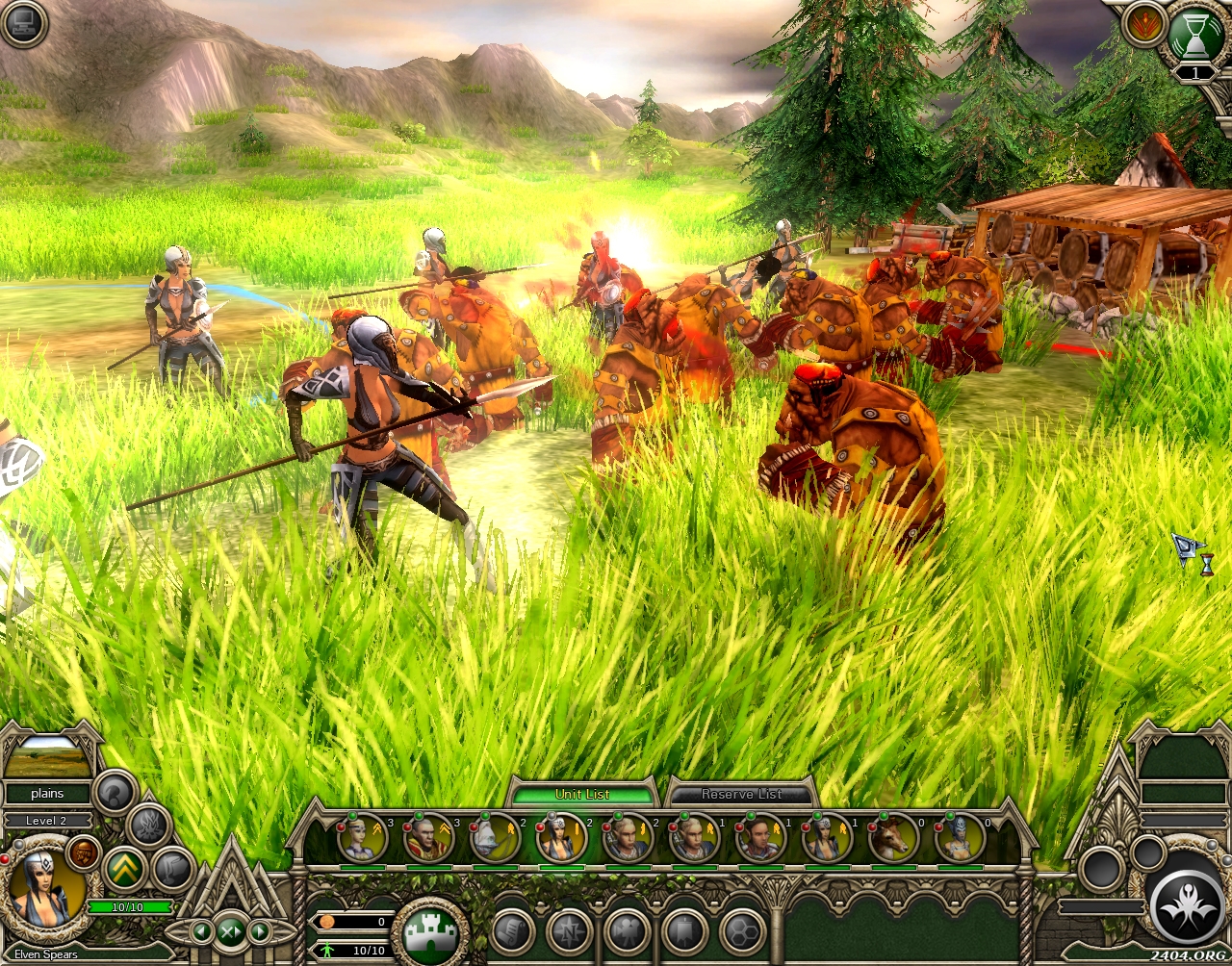The image size is (1232, 966).
Task: Open the scroll log button
Action: (x=513, y=931)
